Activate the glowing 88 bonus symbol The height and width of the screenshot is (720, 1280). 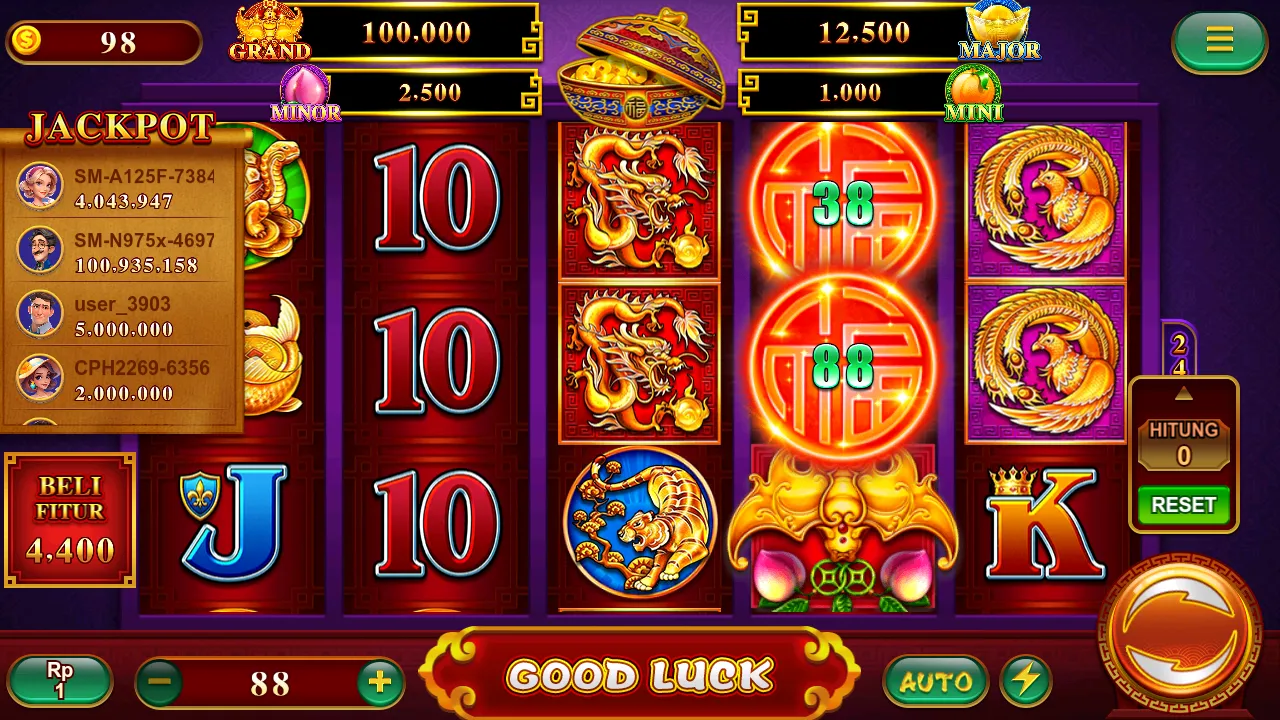845,365
